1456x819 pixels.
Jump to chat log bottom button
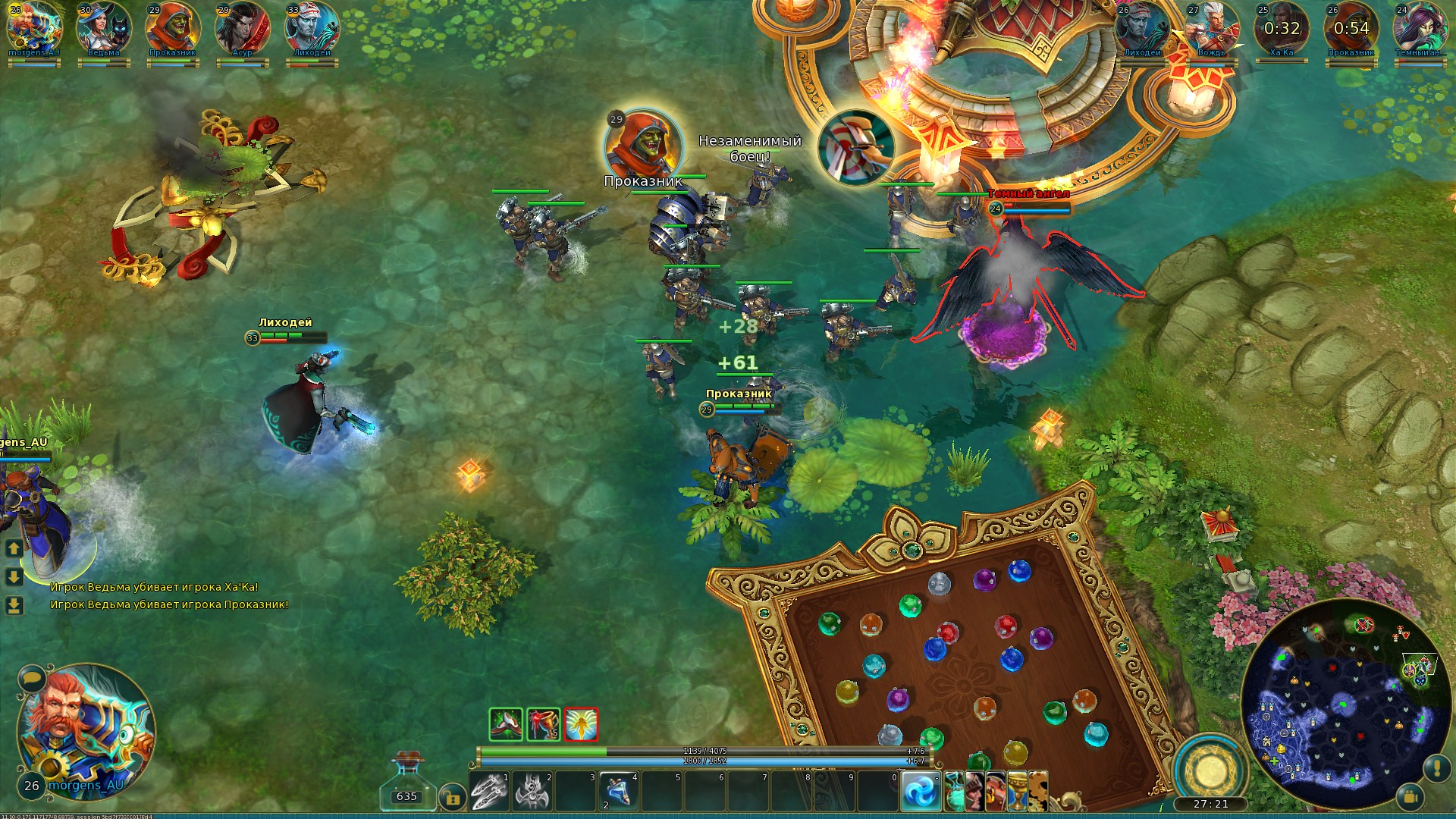[14, 605]
